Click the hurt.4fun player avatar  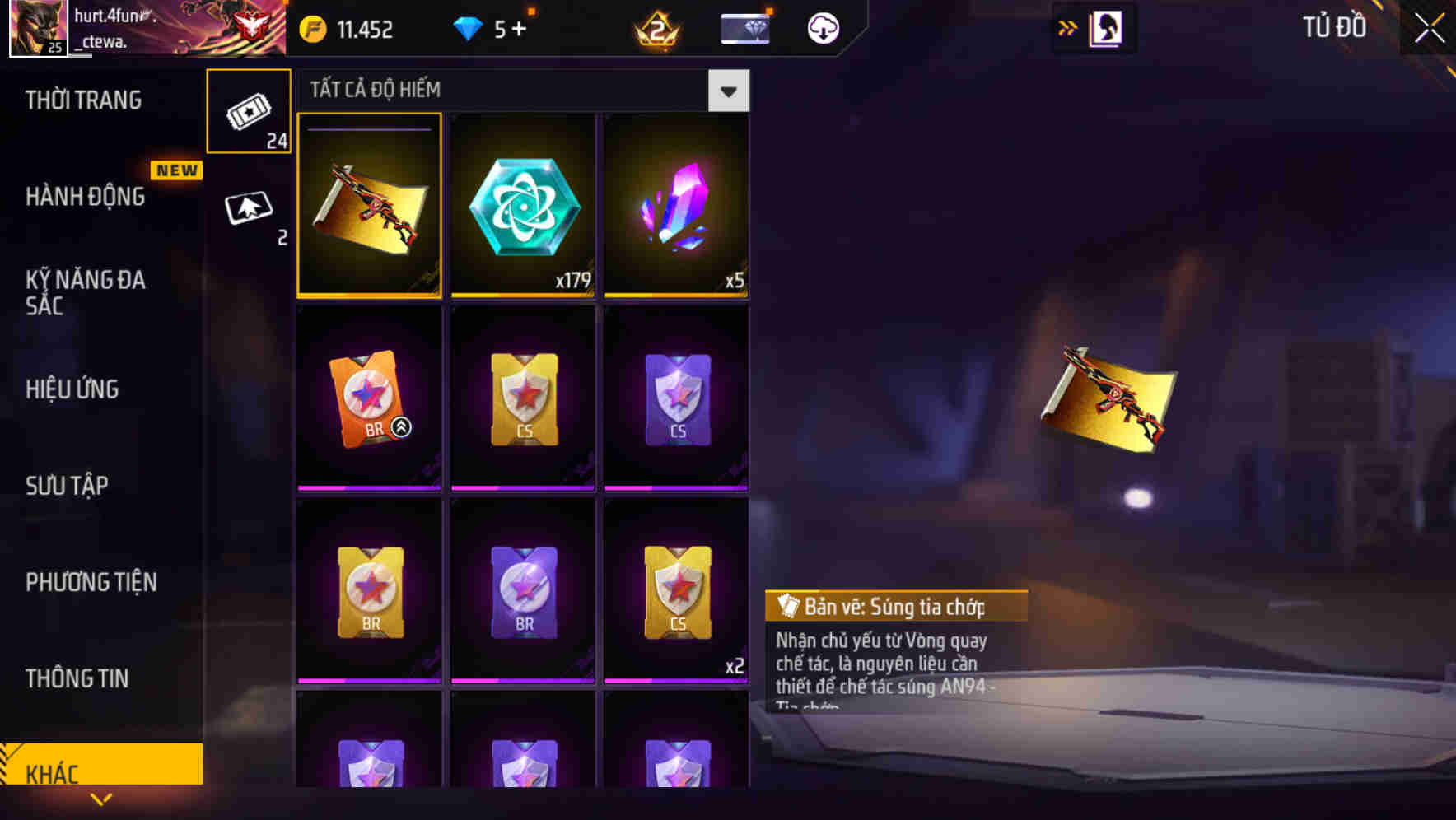coord(39,27)
